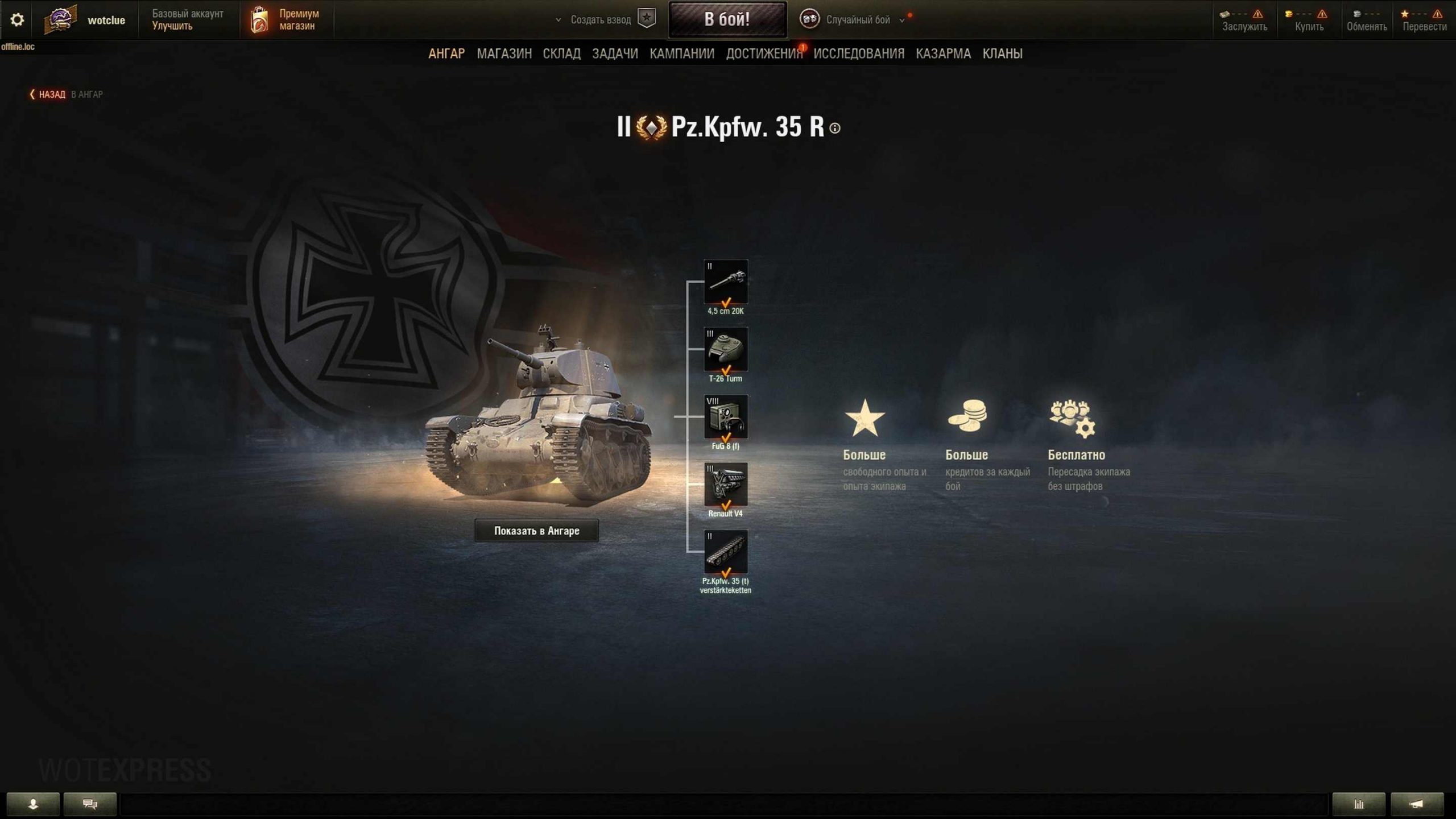The height and width of the screenshot is (819, 1456).
Task: Start battle with the В бой! button
Action: 727,19
